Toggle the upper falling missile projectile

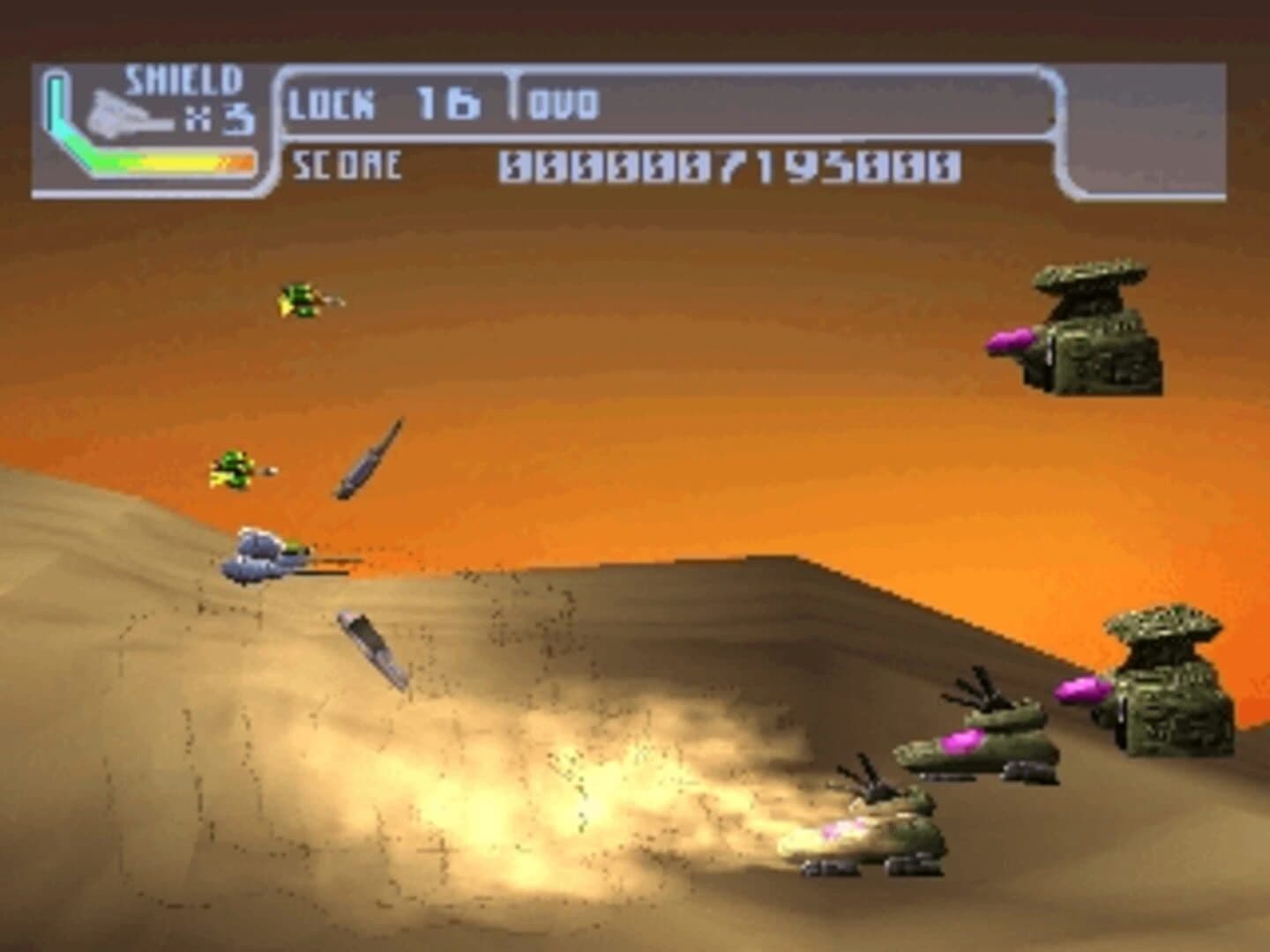click(368, 458)
